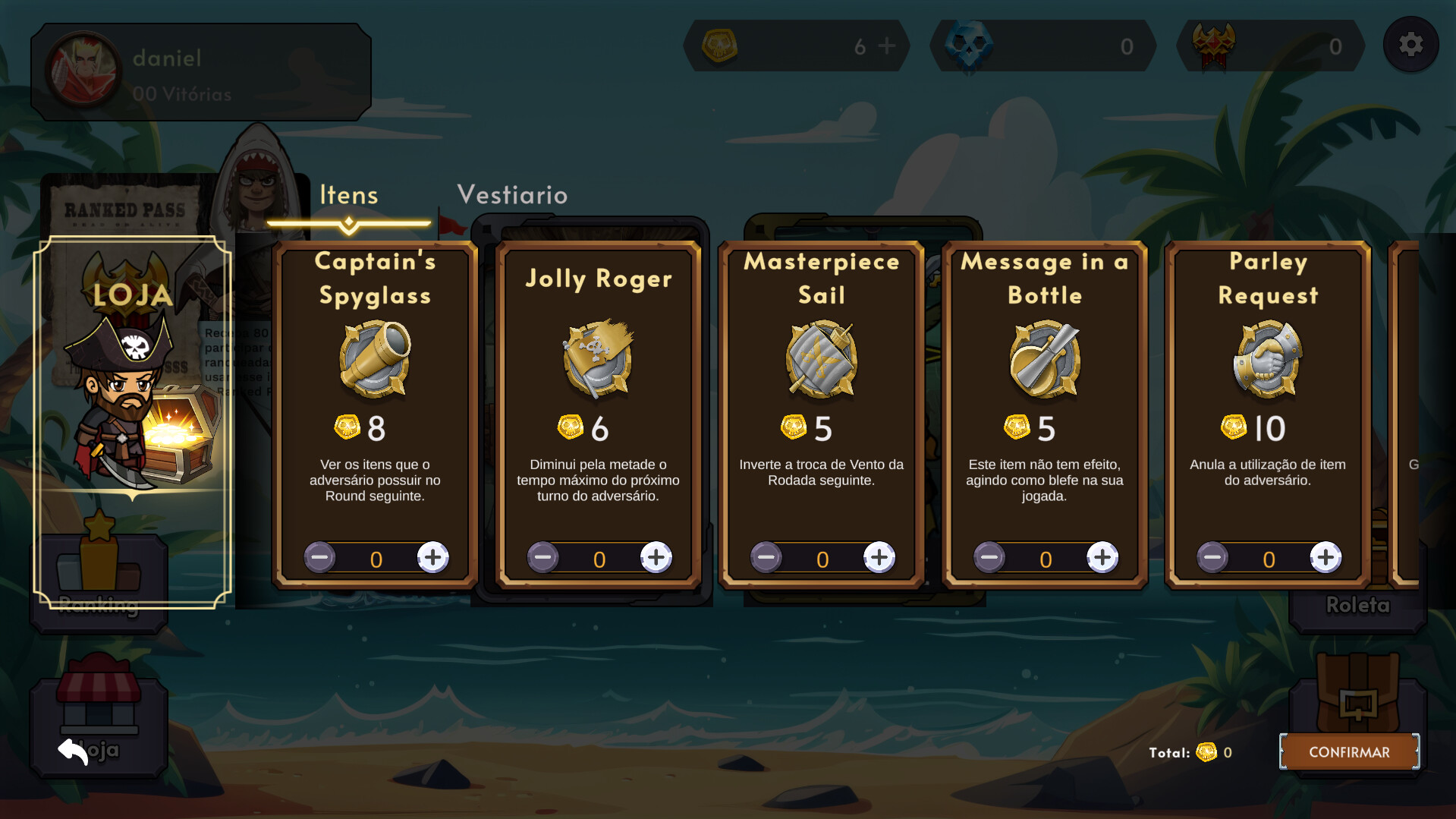The width and height of the screenshot is (1456, 819).
Task: Choose the Parley Request handshake icon
Action: tap(1267, 359)
